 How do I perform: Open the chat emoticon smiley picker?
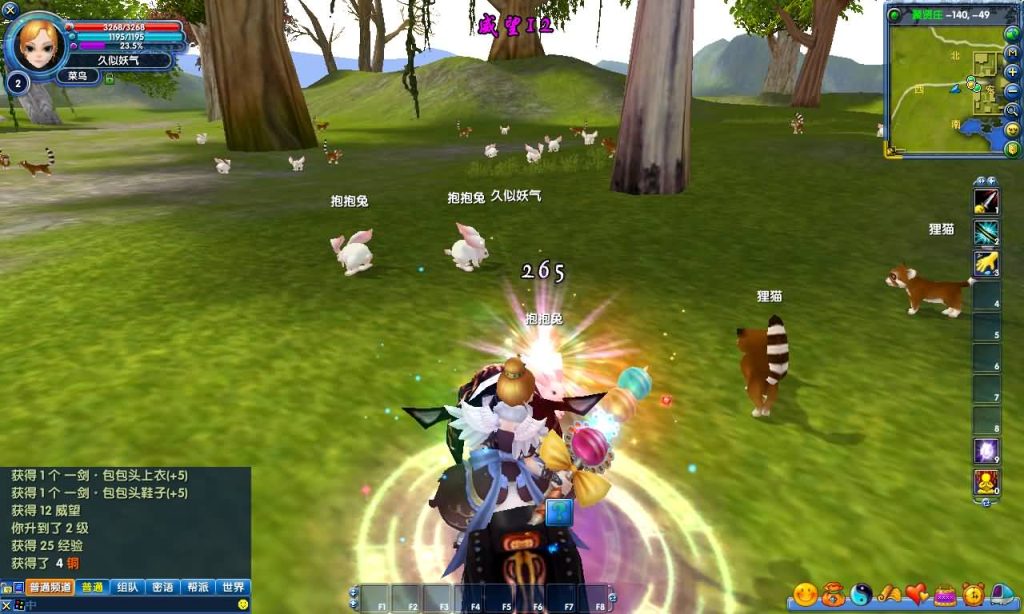[243, 605]
